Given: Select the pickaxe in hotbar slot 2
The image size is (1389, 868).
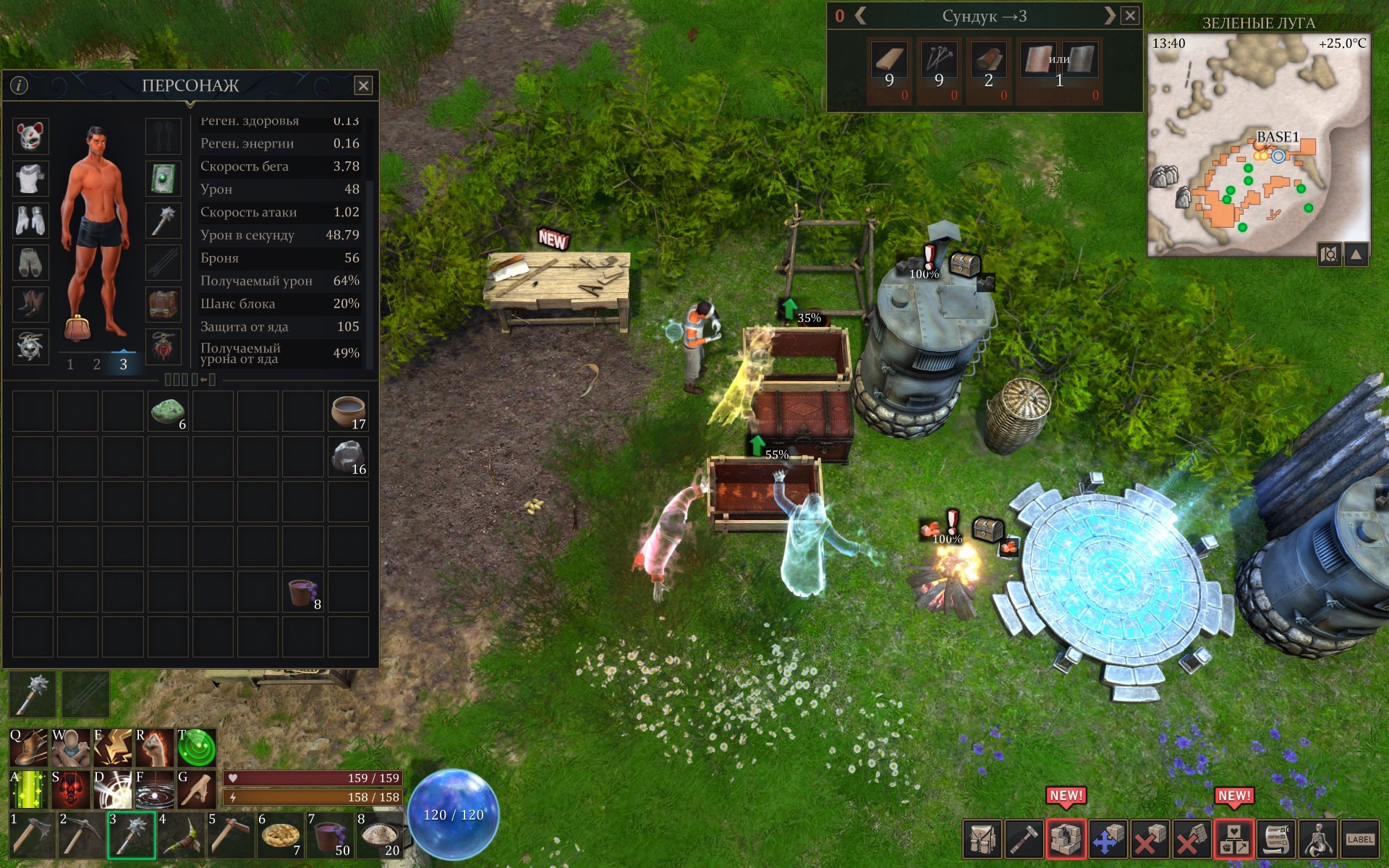Looking at the screenshot, I should coord(80,835).
